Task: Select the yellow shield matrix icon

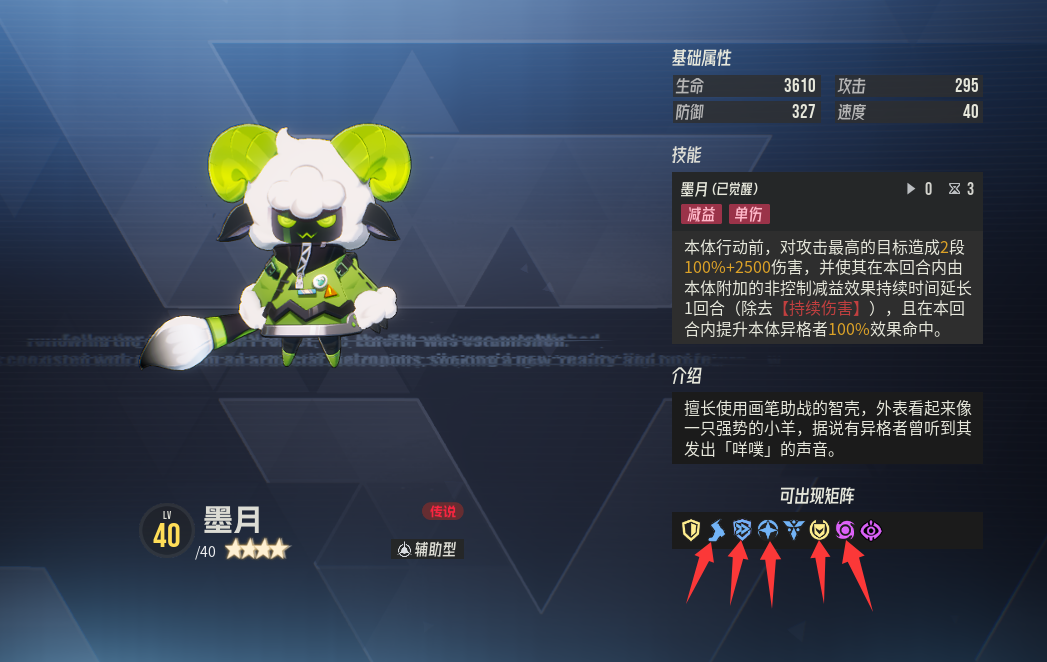Action: 690,530
